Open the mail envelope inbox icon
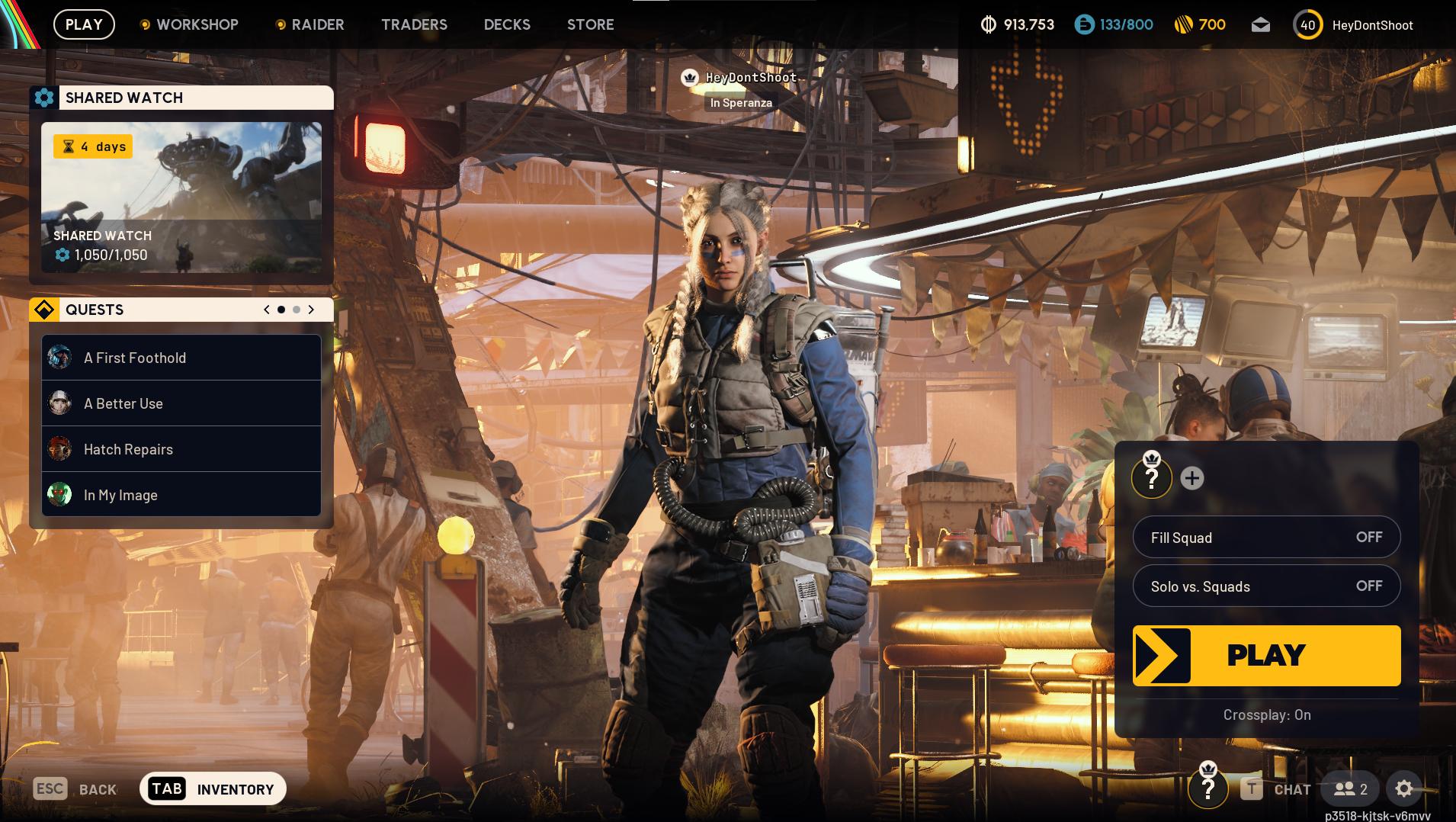This screenshot has width=1456, height=822. pyautogui.click(x=1260, y=24)
